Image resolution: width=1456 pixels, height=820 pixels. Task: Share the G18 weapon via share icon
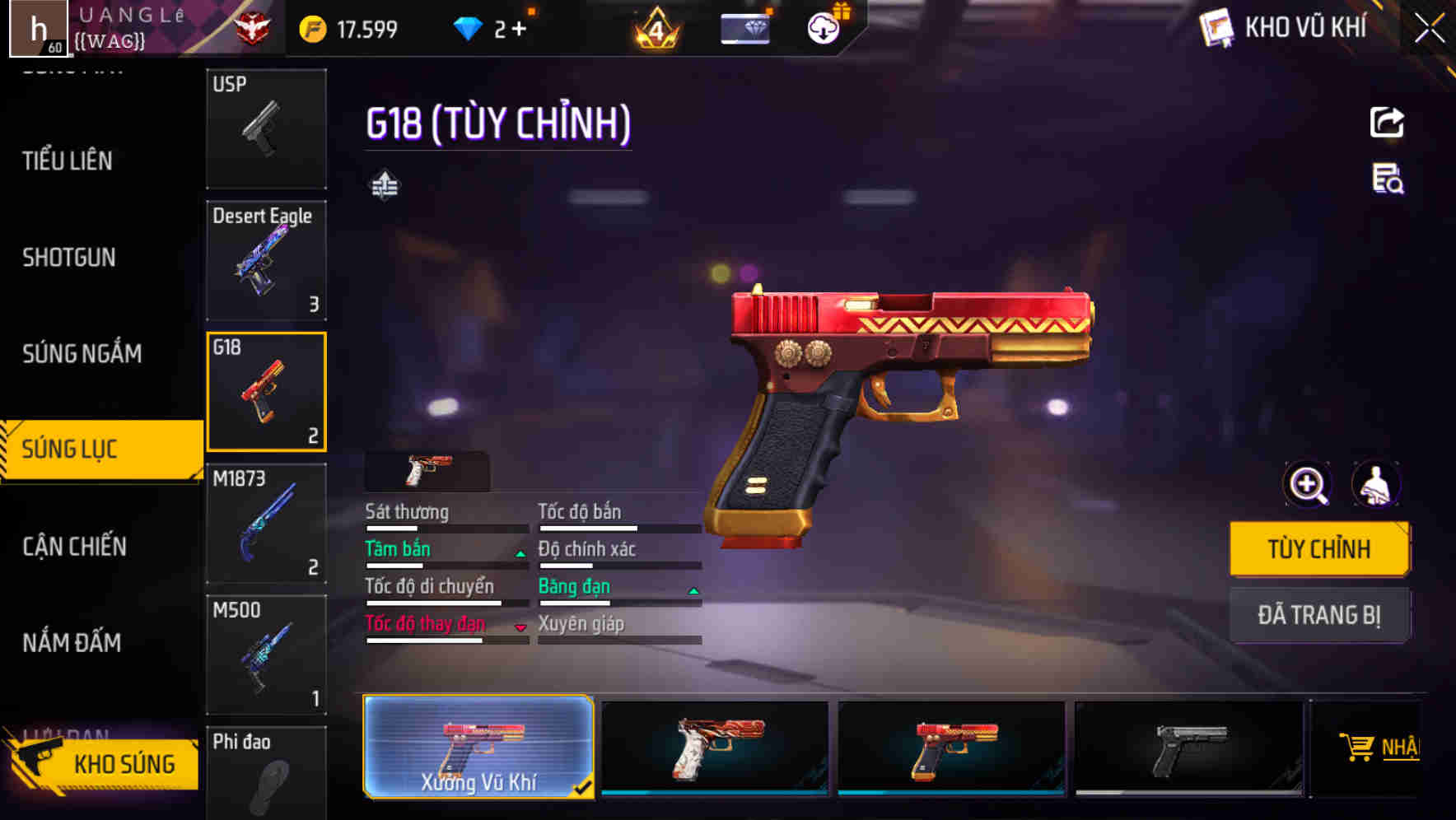[1387, 121]
